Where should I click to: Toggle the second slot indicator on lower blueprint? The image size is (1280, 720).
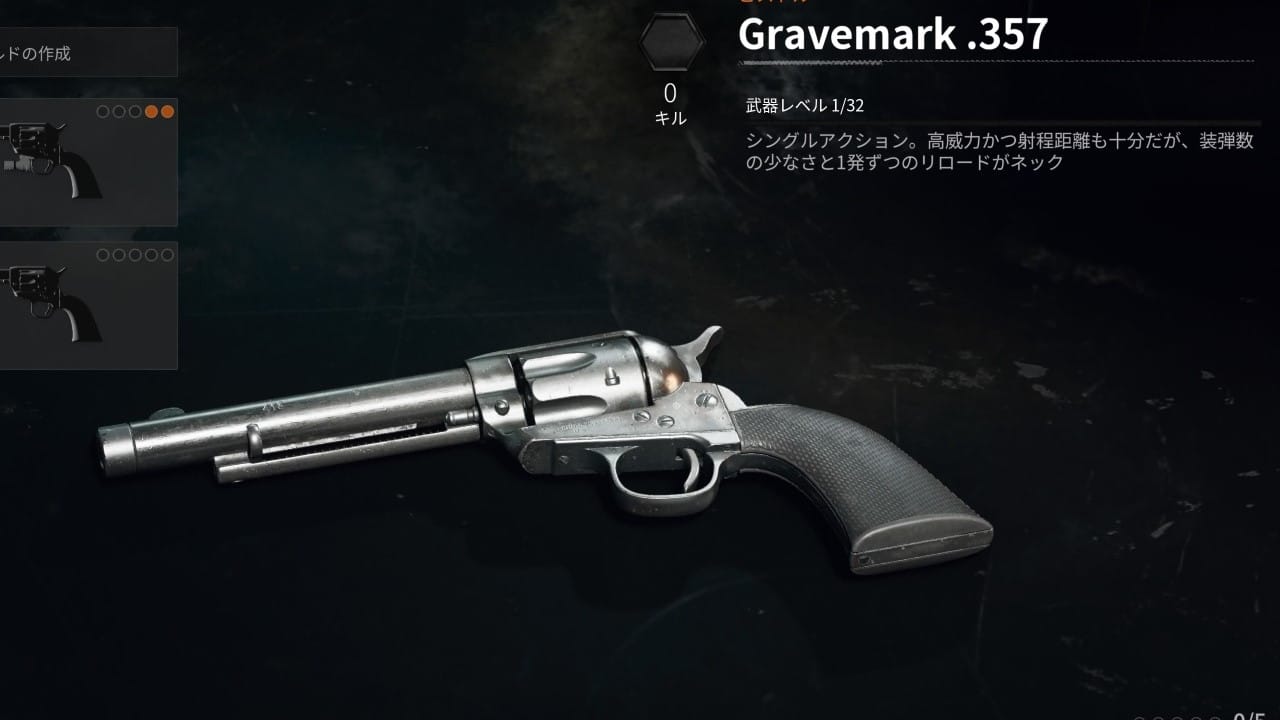[120, 254]
